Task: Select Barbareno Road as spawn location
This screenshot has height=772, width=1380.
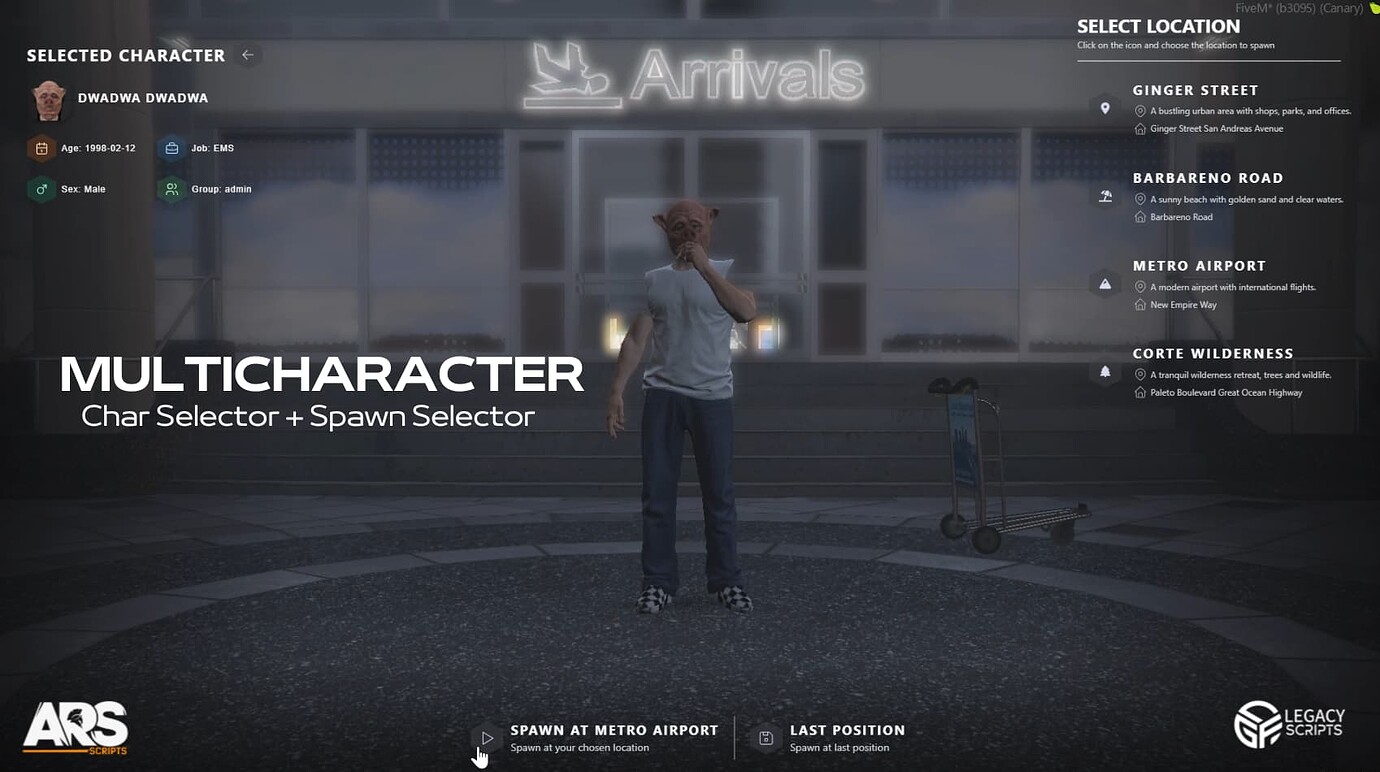Action: click(1208, 177)
